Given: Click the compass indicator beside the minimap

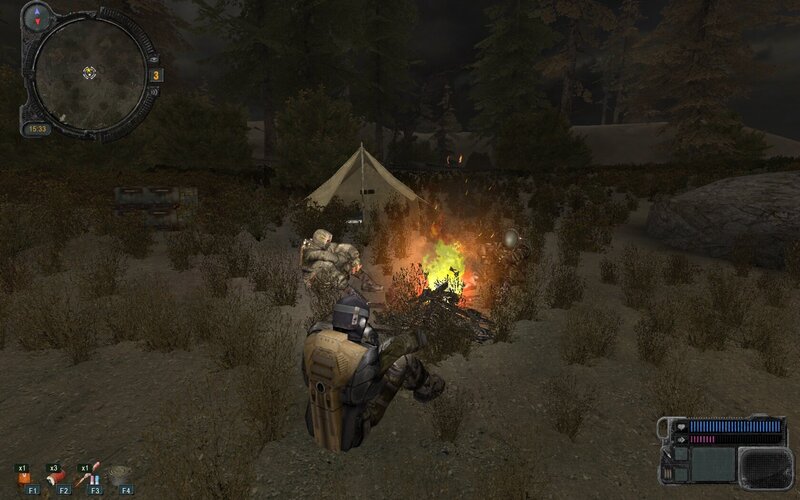Looking at the screenshot, I should (39, 15).
